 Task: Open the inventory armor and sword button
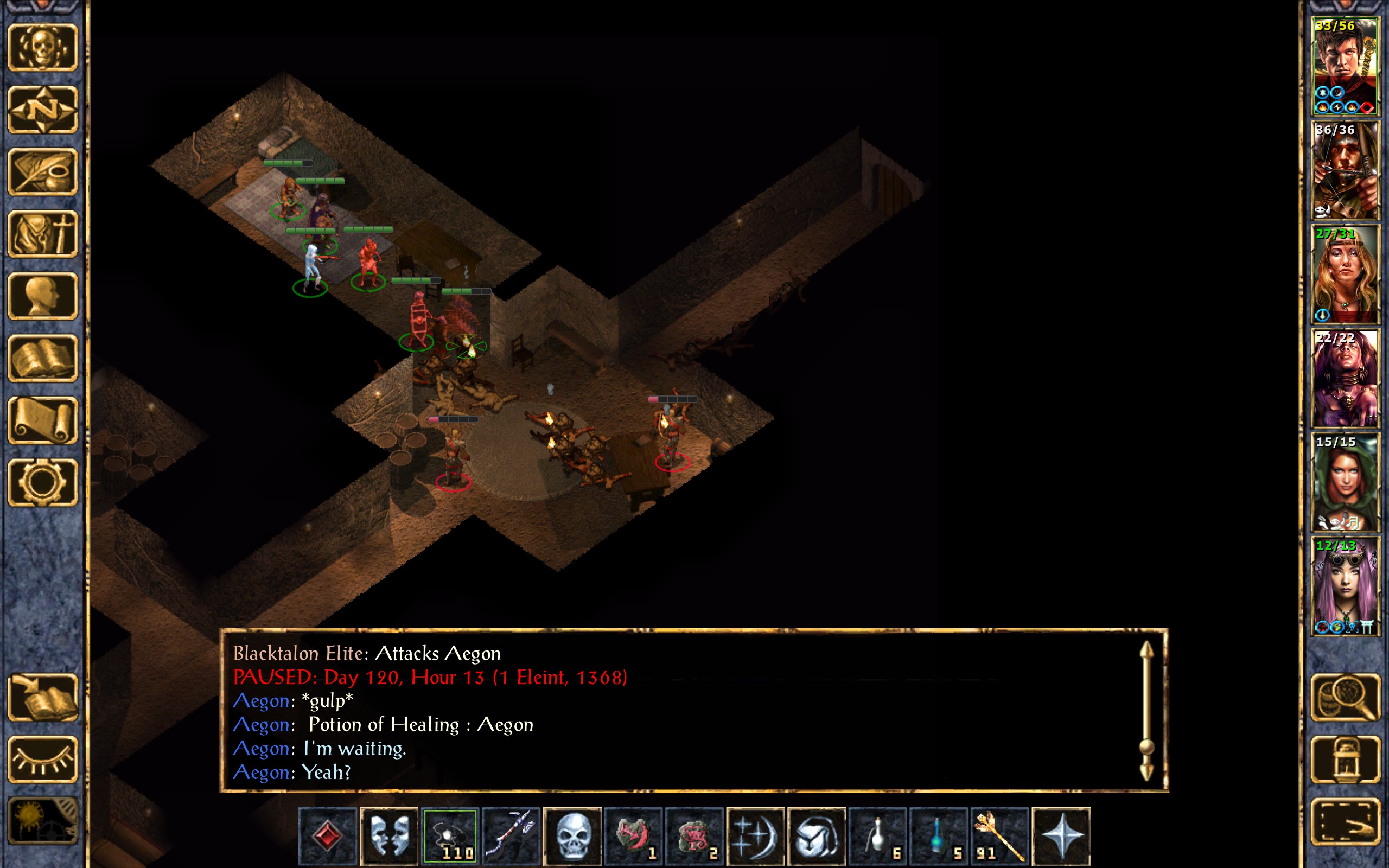42,234
